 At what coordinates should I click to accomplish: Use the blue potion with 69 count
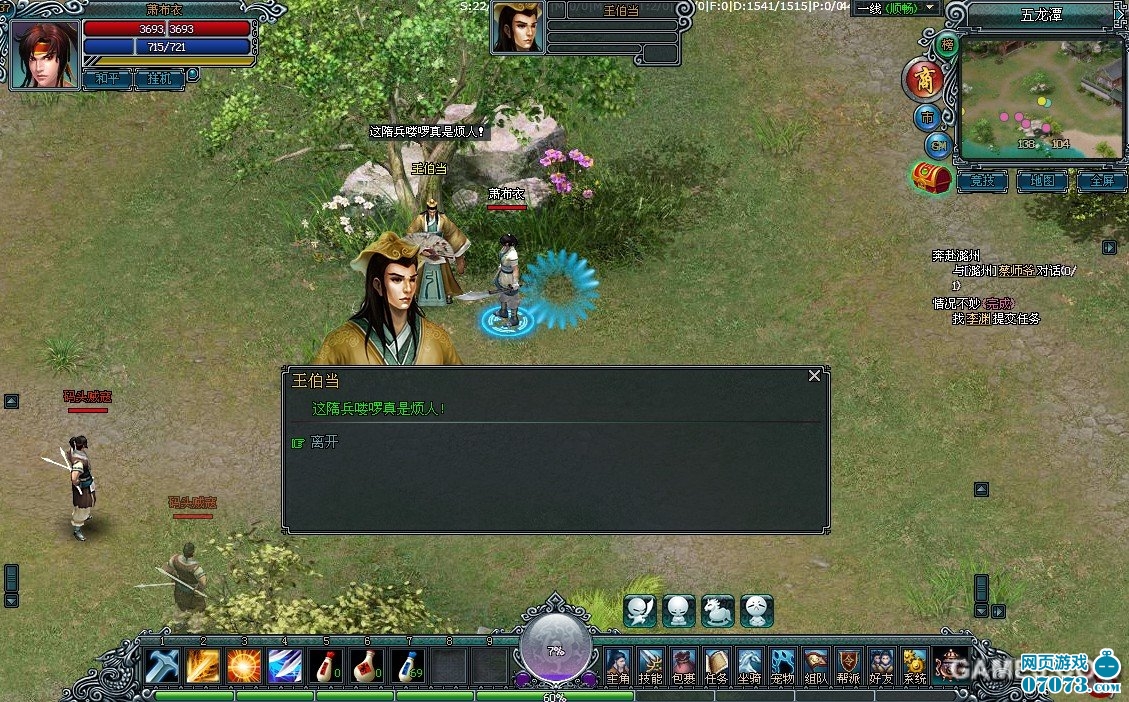[x=407, y=665]
